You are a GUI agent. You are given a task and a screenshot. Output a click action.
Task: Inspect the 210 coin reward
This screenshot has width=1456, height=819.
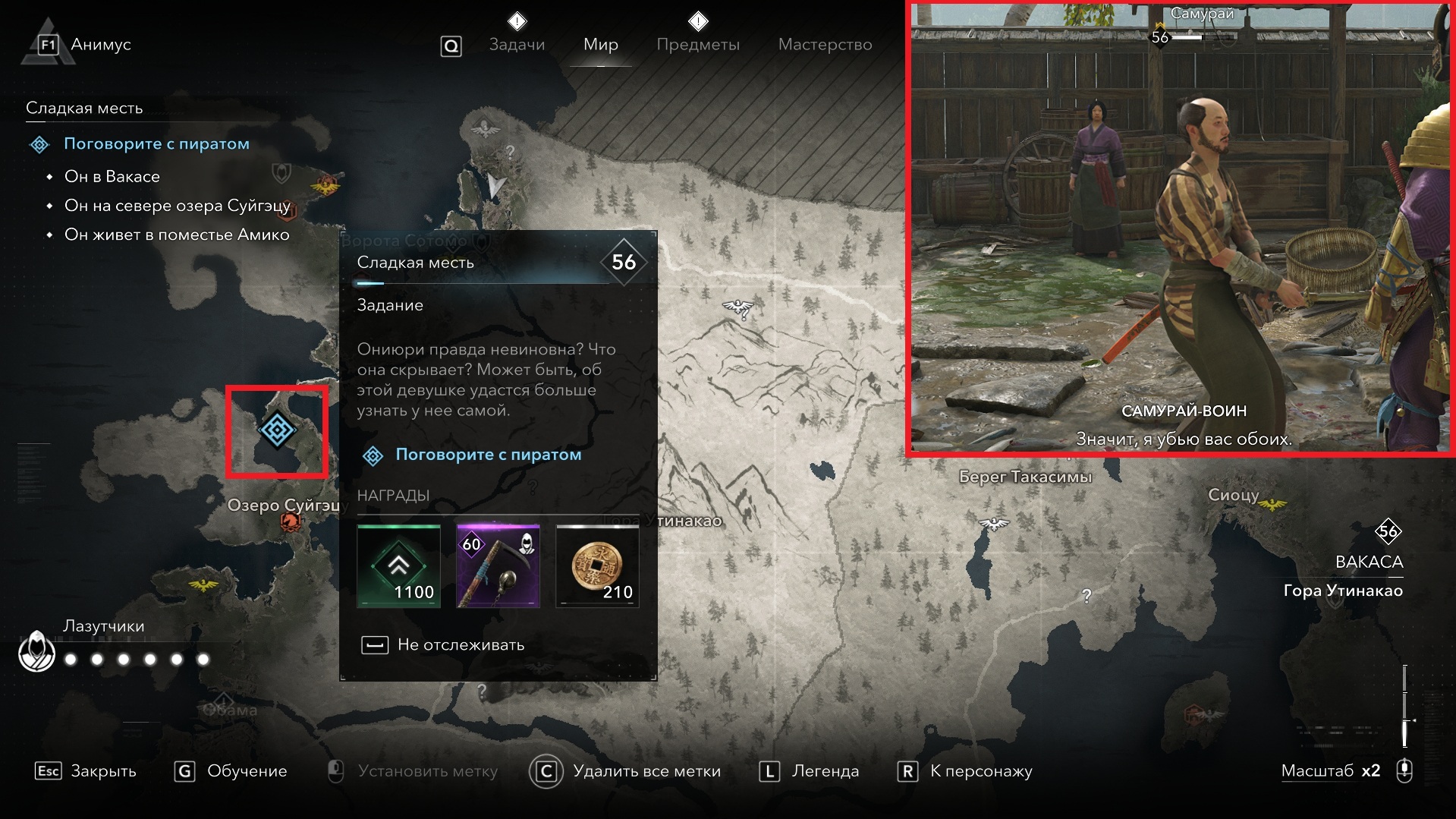pos(597,566)
